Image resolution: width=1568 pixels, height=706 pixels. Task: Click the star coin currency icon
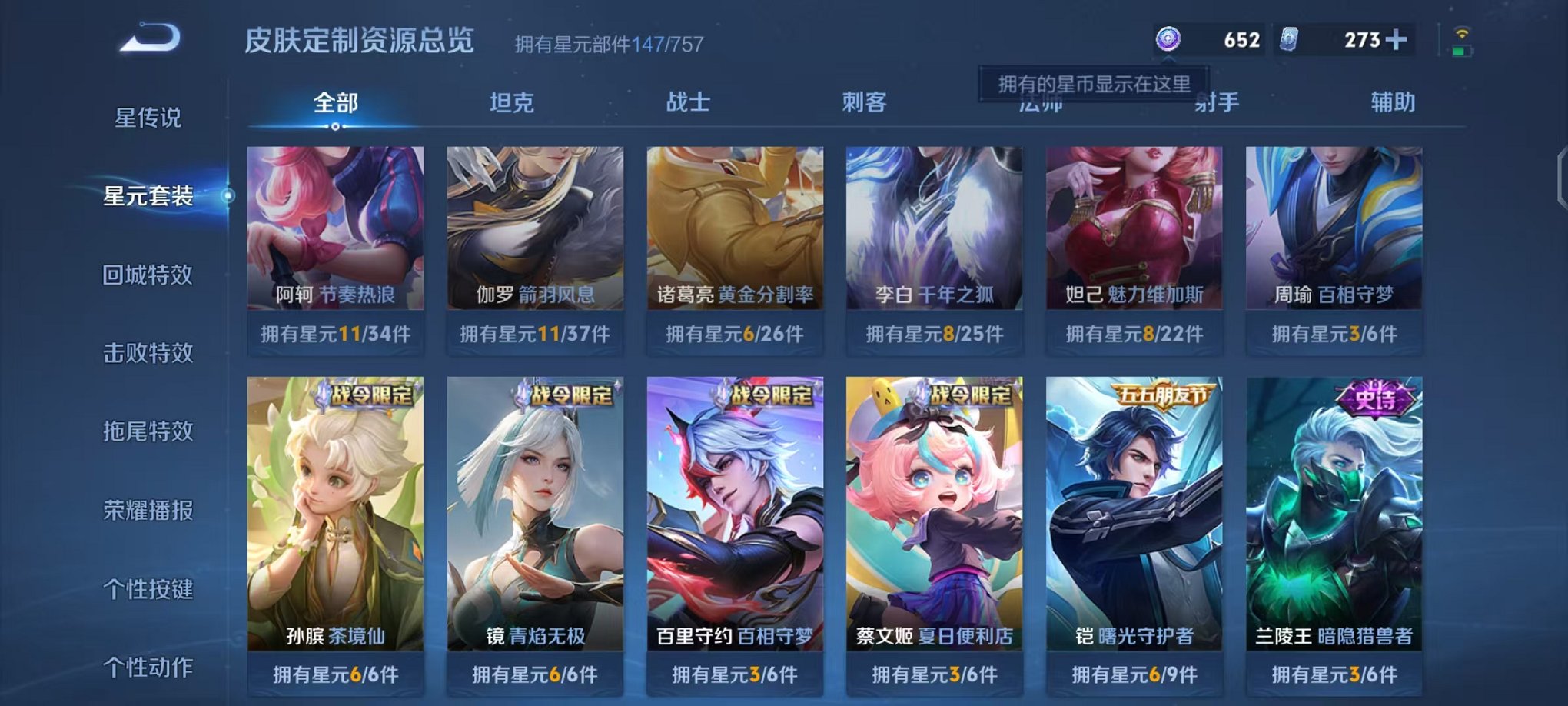click(1168, 37)
